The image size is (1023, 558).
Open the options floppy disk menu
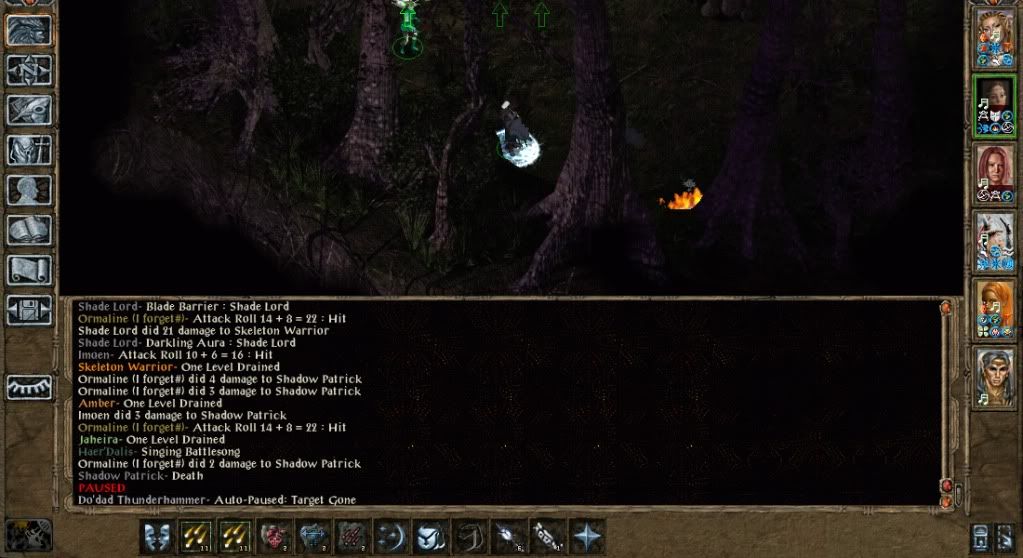point(28,310)
